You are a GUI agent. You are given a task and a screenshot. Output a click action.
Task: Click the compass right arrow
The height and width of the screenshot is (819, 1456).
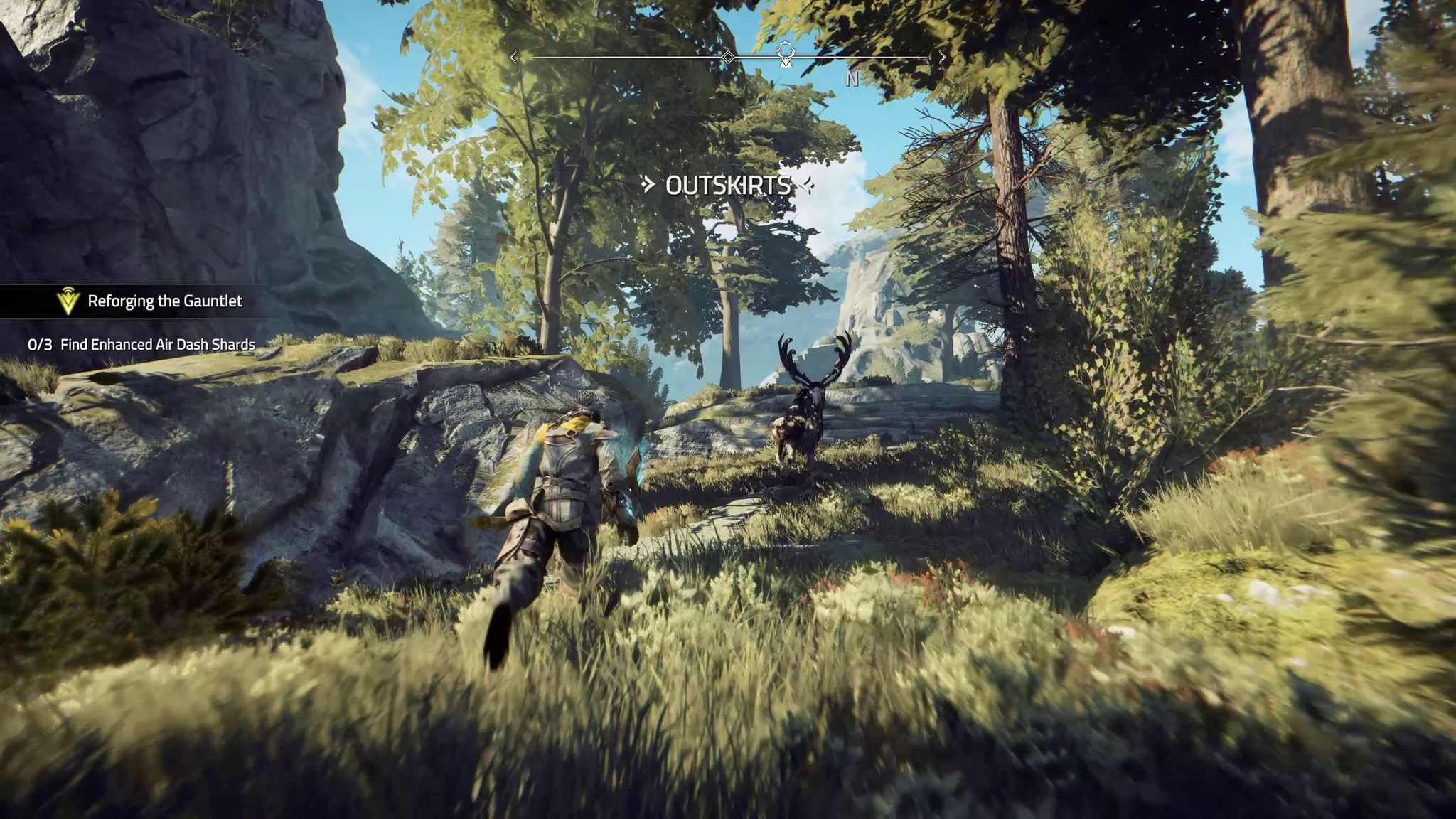[943, 57]
